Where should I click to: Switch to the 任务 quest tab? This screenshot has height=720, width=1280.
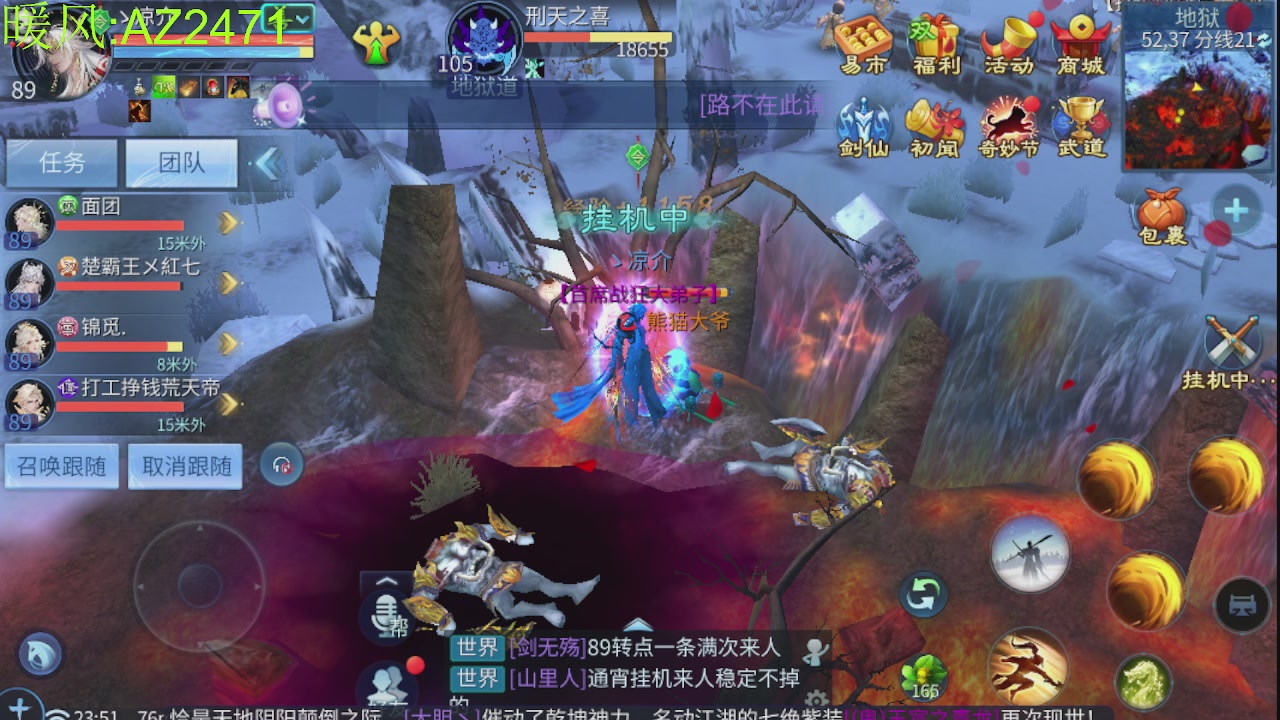pos(62,163)
